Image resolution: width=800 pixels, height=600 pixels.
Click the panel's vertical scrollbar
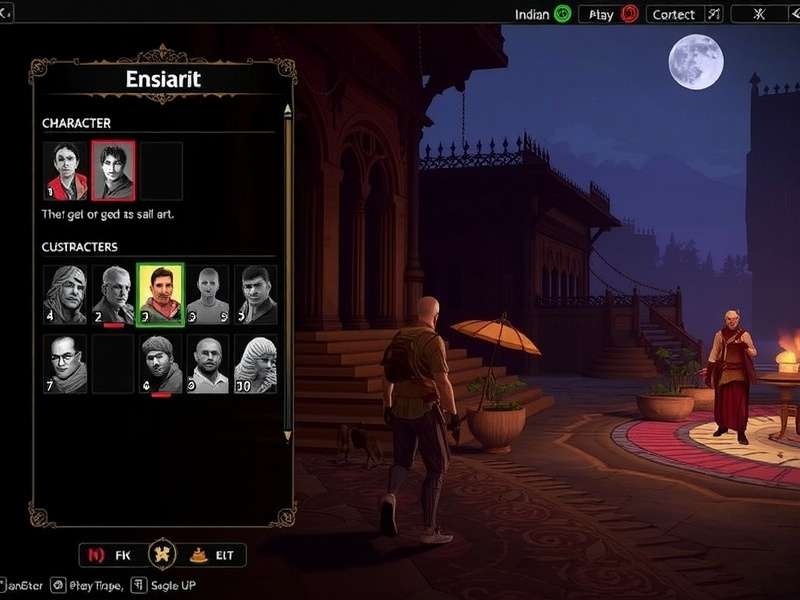[x=288, y=270]
